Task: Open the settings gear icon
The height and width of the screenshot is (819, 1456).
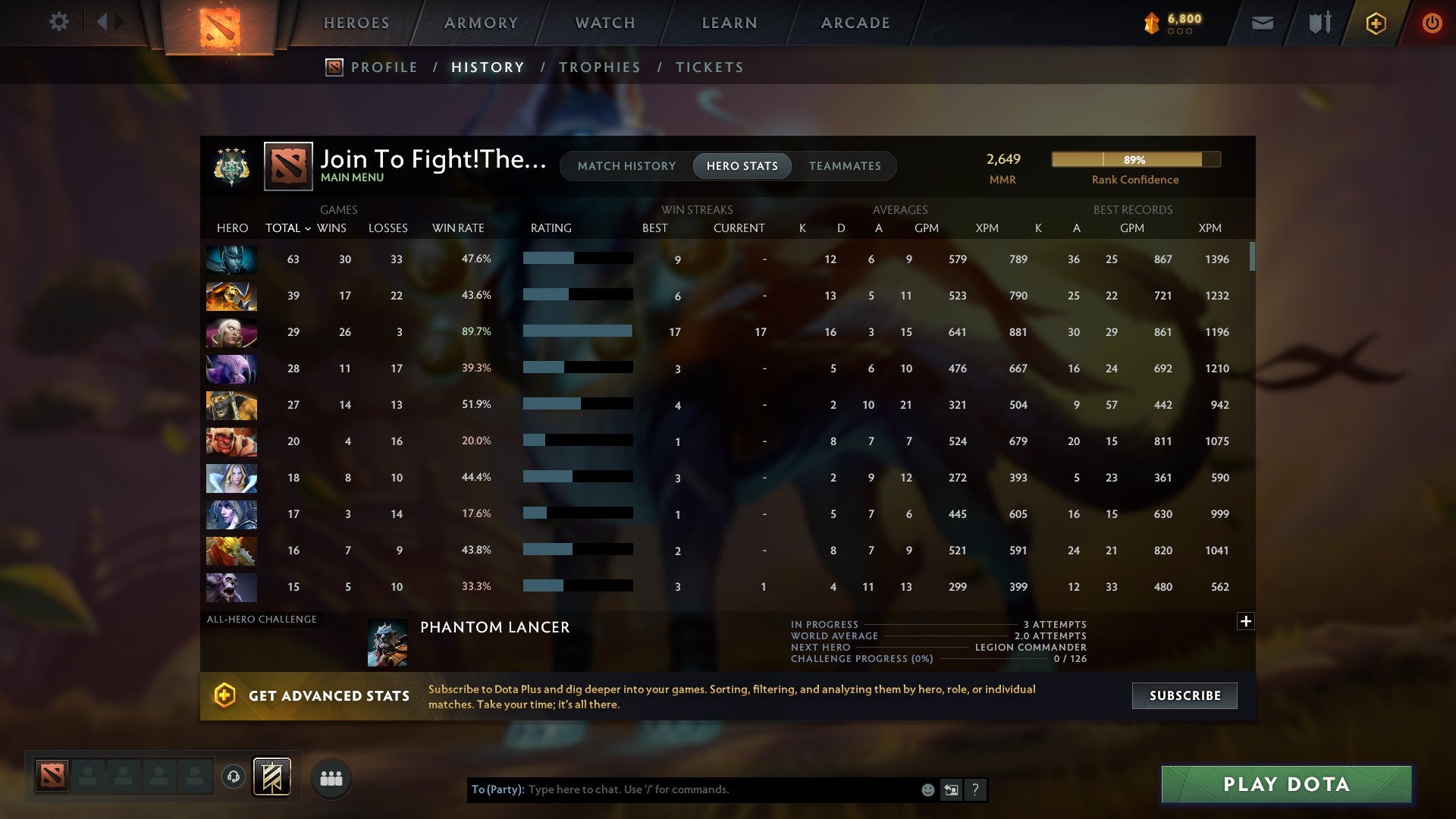Action: click(59, 23)
